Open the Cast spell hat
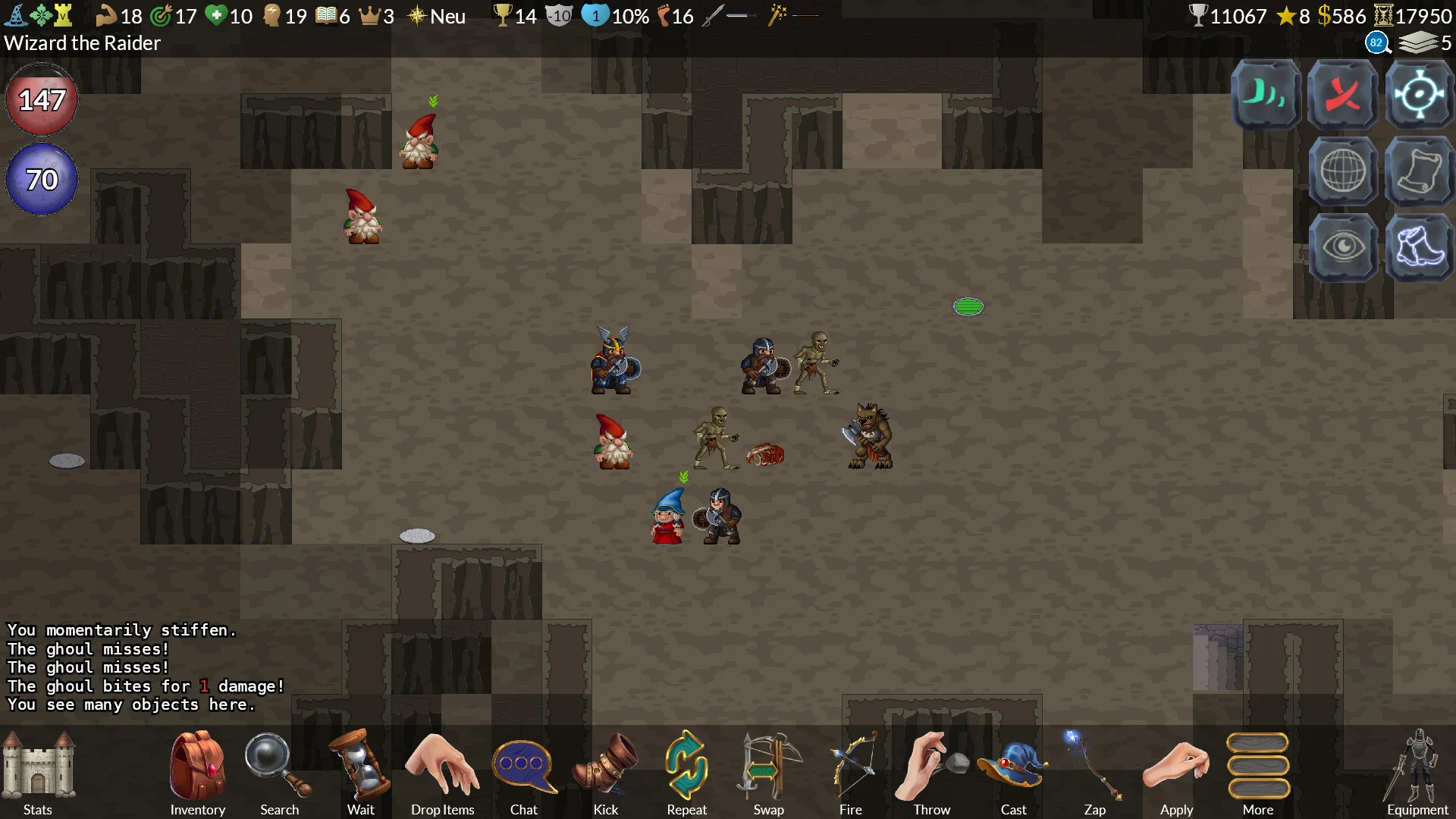This screenshot has height=819, width=1456. 1013,767
